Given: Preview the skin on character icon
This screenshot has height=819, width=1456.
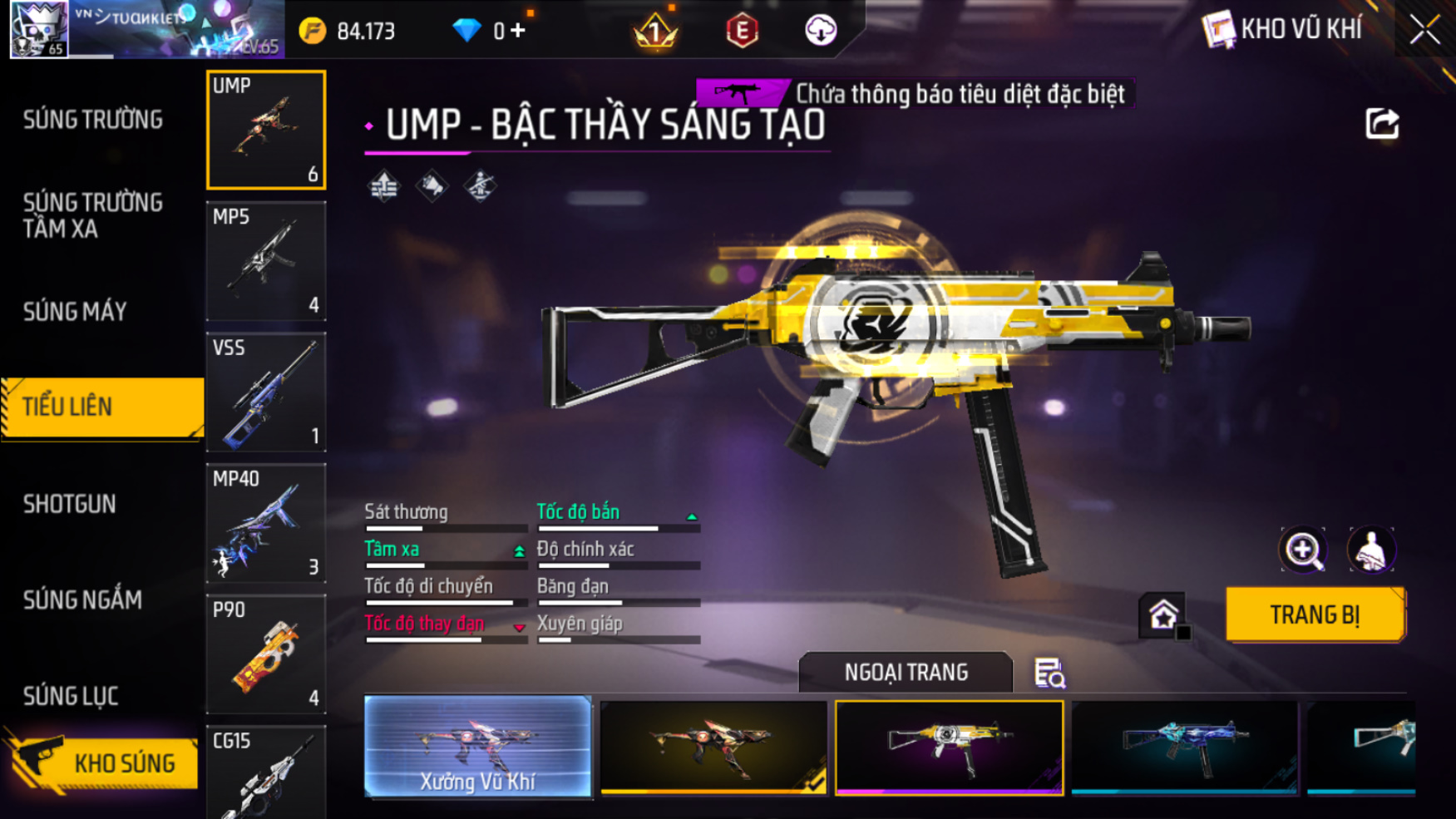Looking at the screenshot, I should click(1370, 550).
